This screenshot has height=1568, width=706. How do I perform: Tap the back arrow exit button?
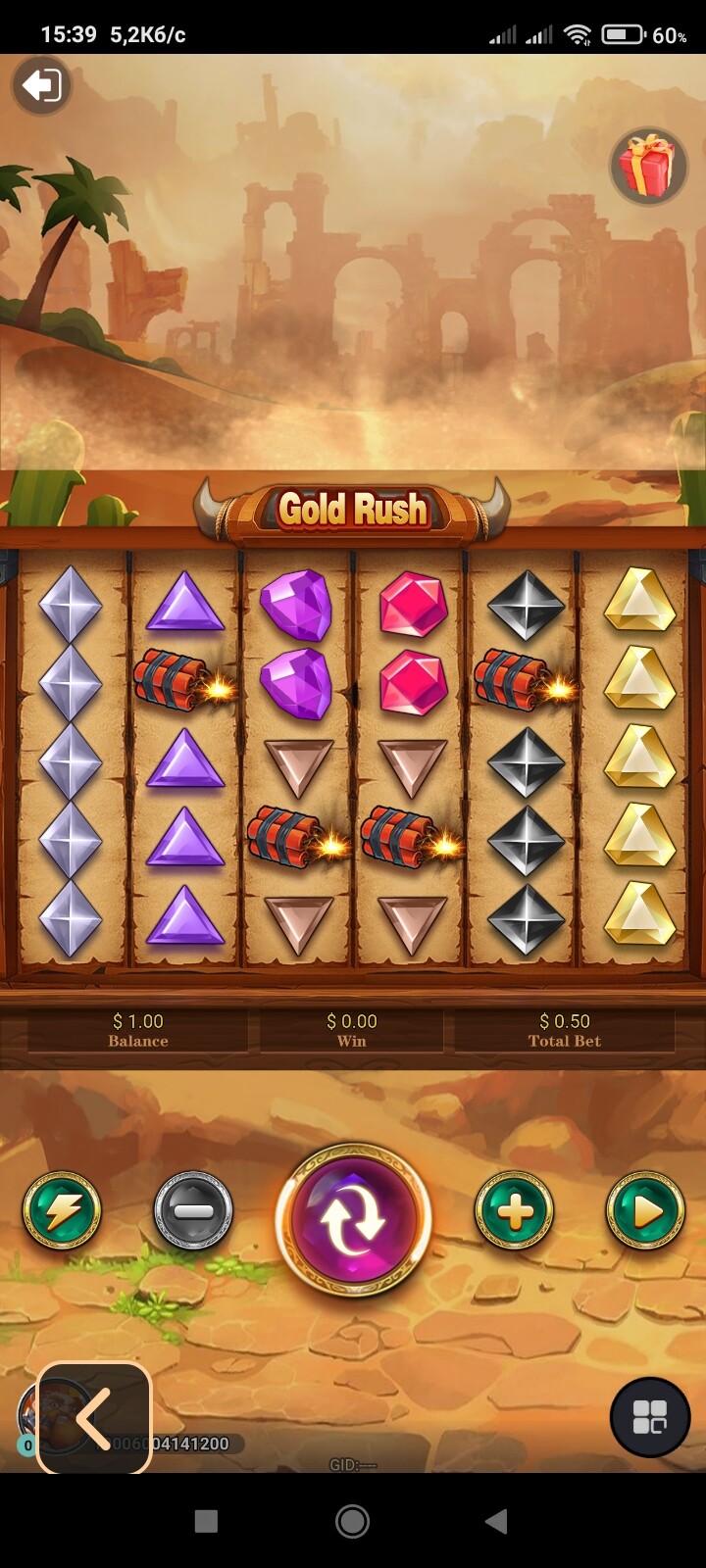[41, 86]
